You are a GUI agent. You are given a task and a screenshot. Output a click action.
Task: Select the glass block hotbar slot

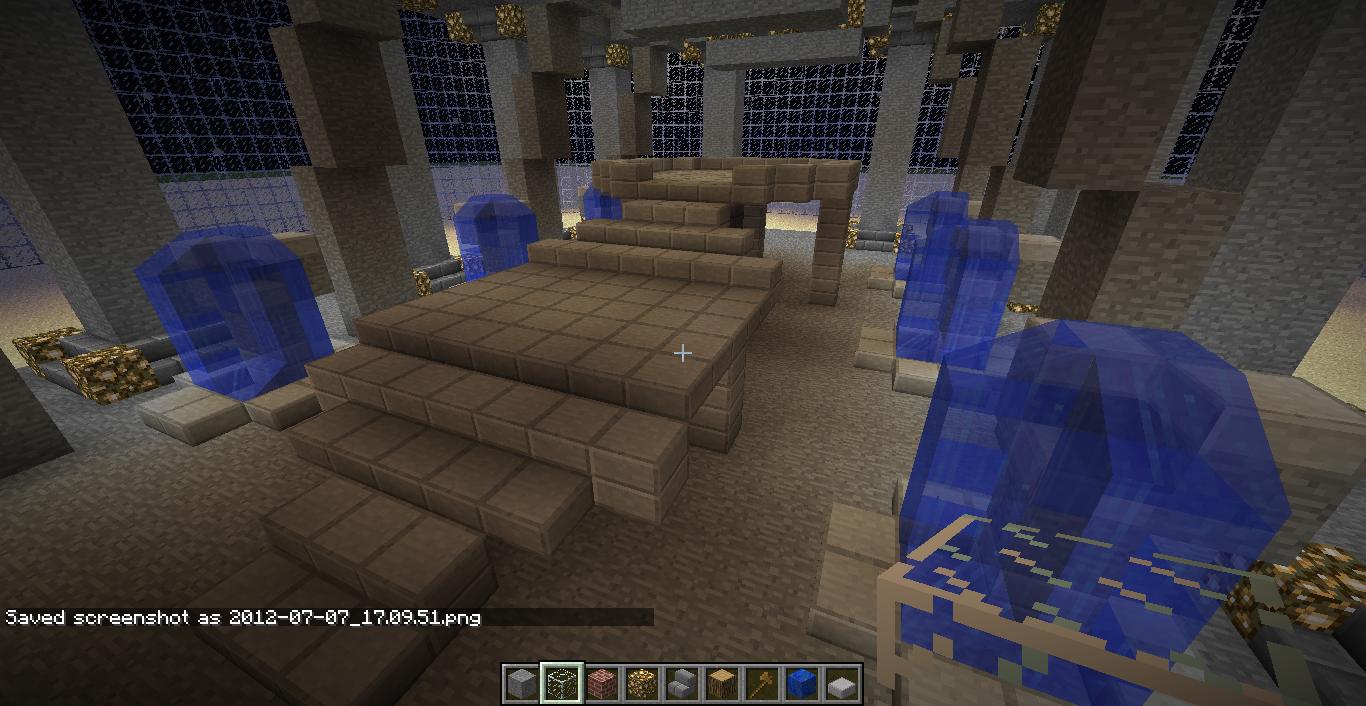(x=561, y=684)
